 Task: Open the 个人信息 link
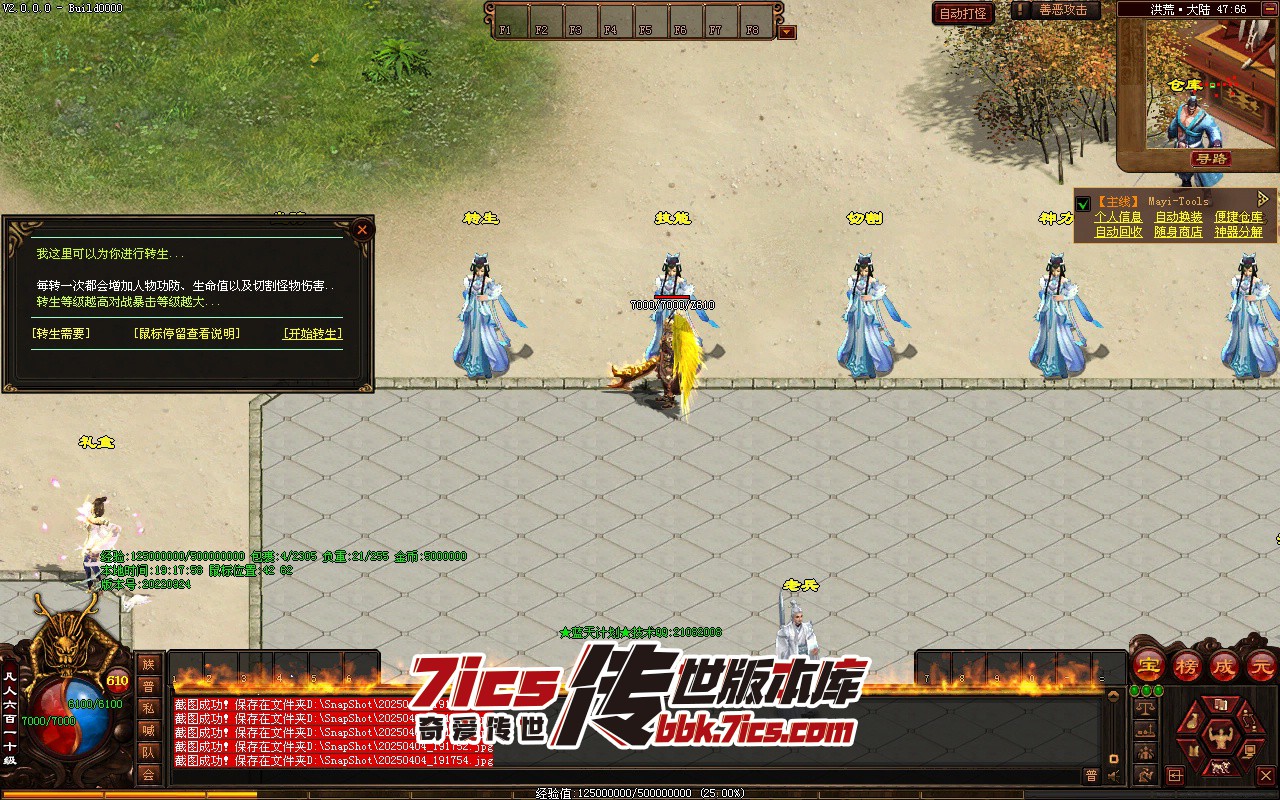1118,217
